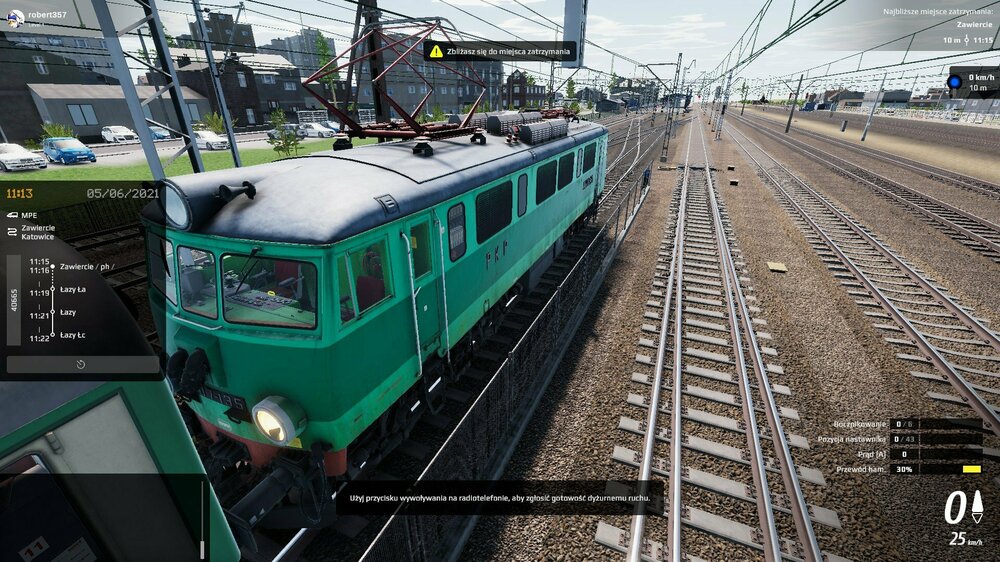This screenshot has width=1000, height=562.
Task: Select the Łazy Łc timetable stop
Action: 73,335
